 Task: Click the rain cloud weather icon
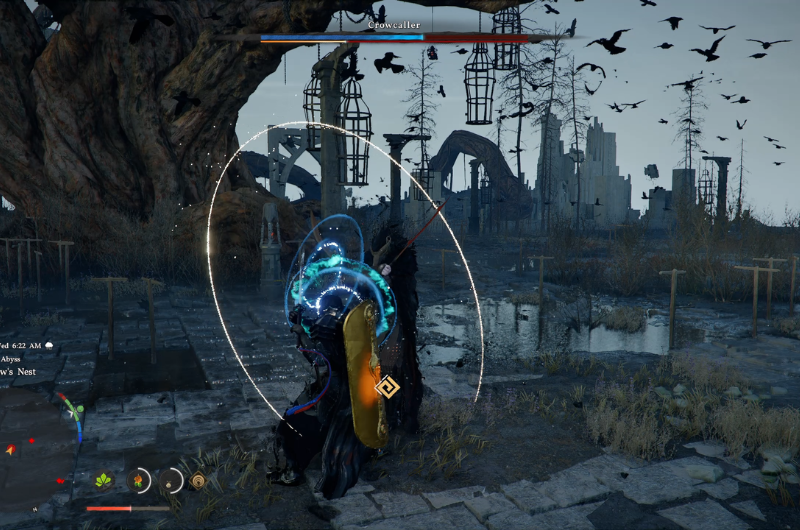click(x=49, y=345)
